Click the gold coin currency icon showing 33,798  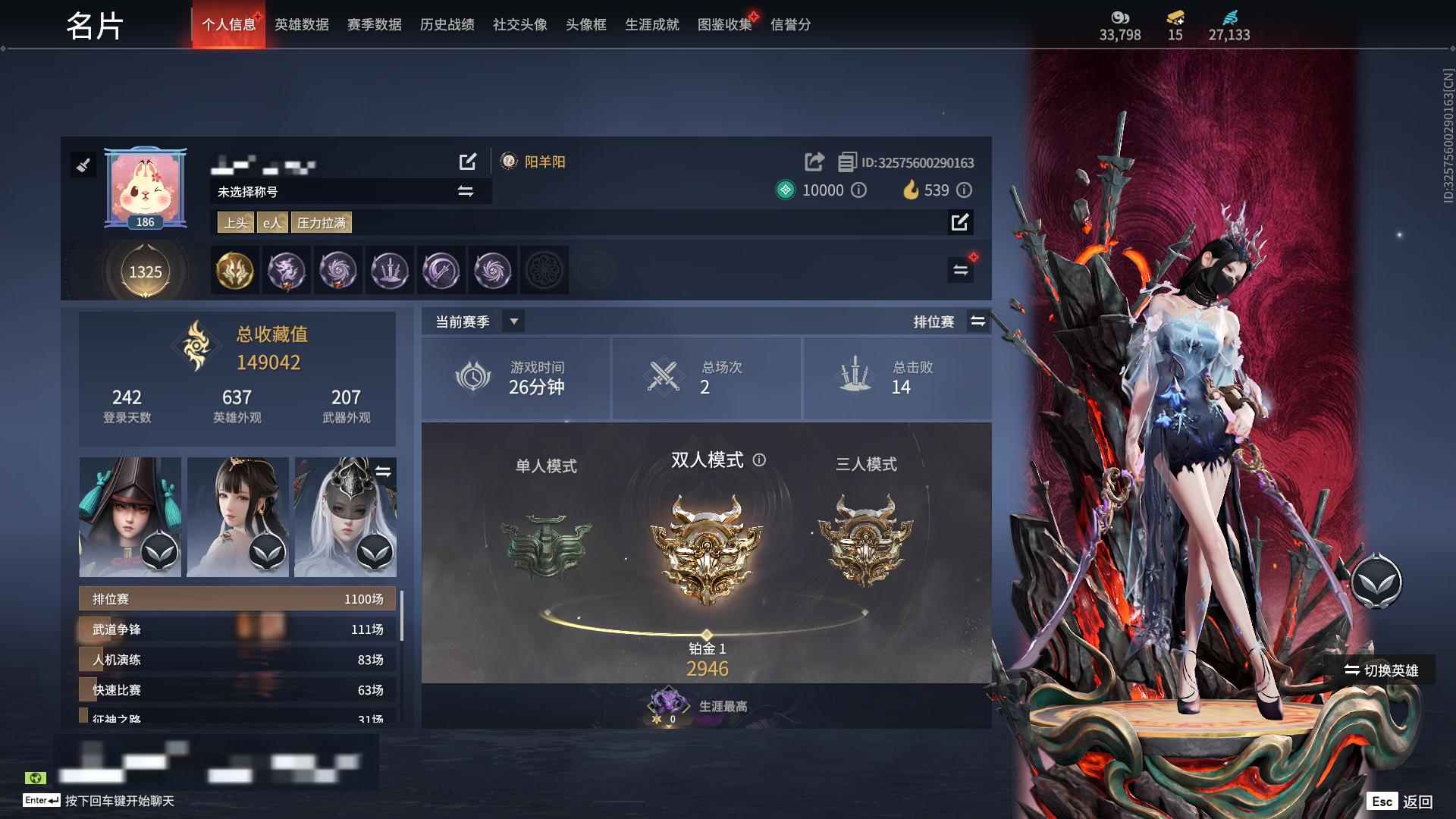point(1119,17)
